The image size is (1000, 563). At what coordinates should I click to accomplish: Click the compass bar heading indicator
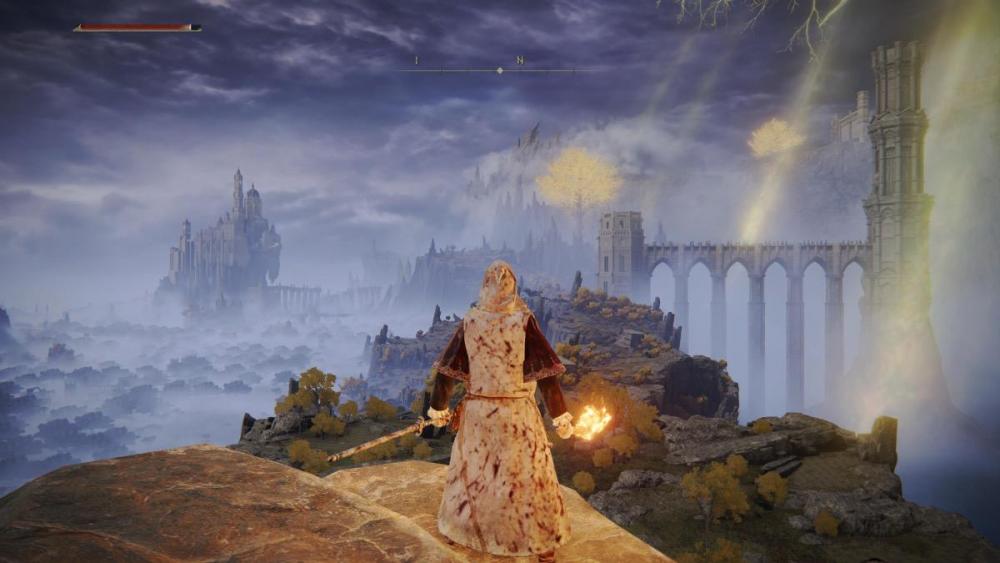(499, 70)
